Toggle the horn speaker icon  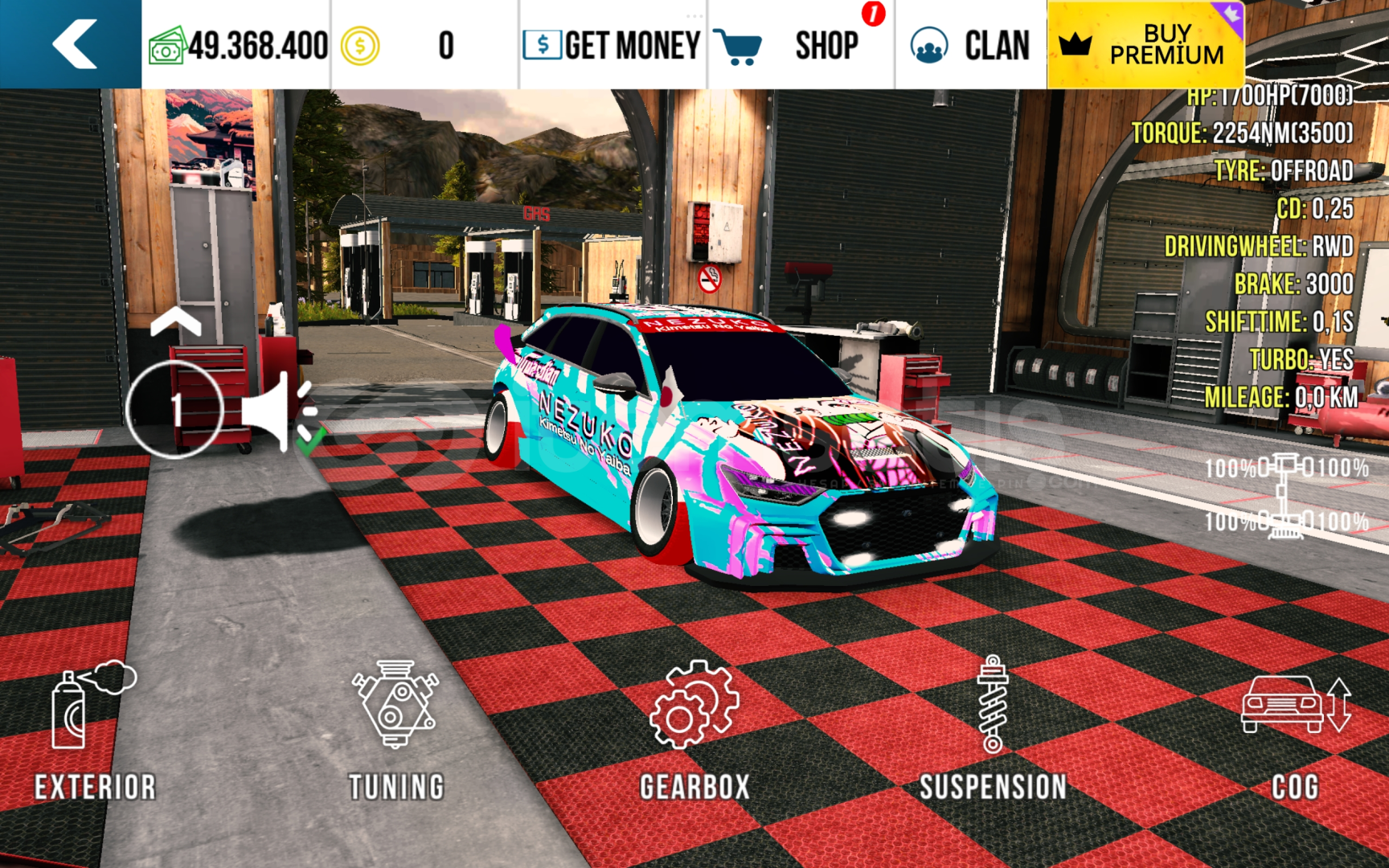tap(278, 411)
